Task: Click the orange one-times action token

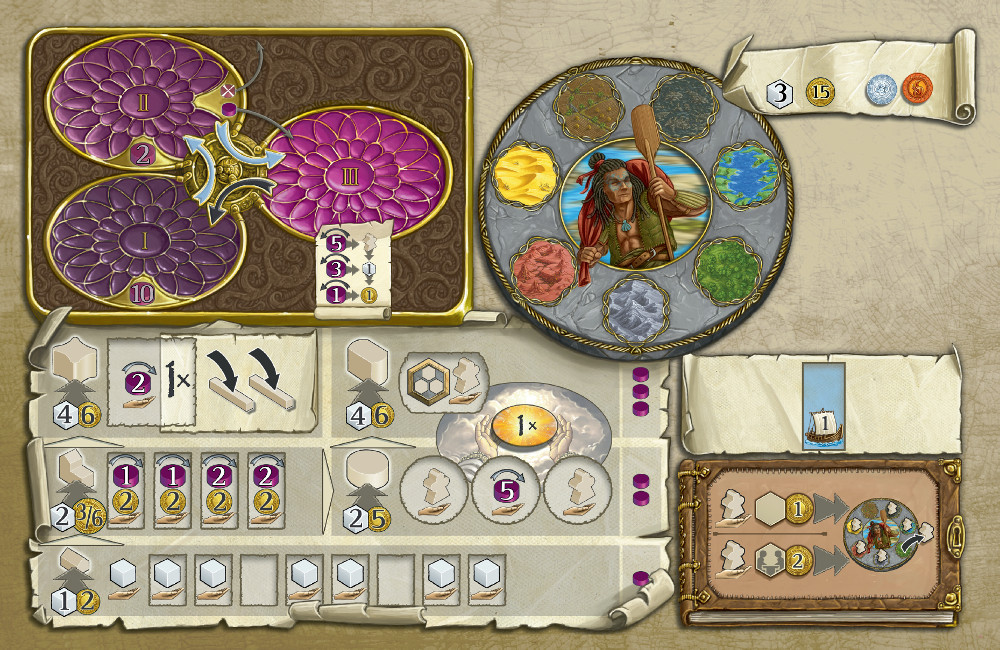Action: point(518,423)
